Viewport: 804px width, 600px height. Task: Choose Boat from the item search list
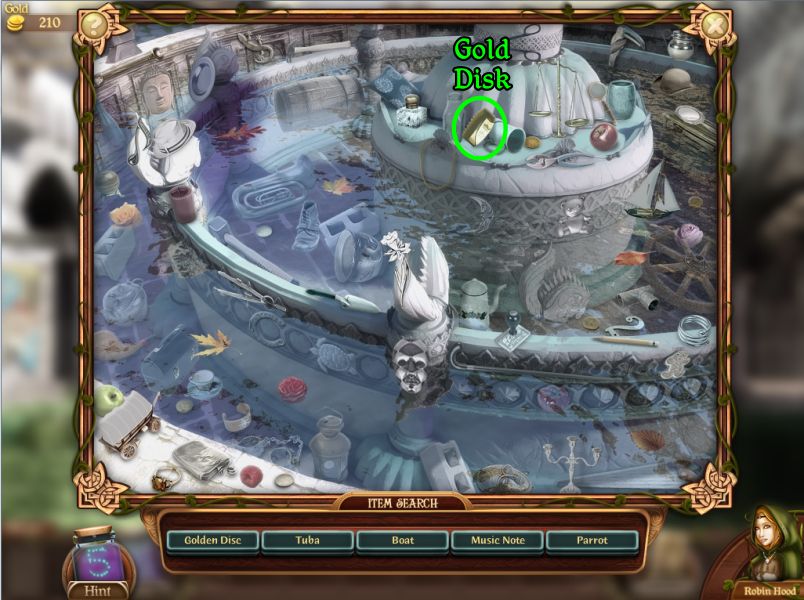401,541
